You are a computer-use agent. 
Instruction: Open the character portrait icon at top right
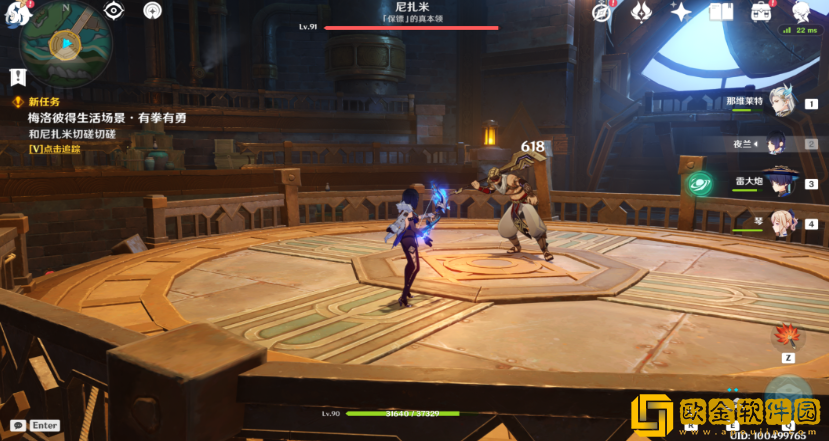coord(801,12)
